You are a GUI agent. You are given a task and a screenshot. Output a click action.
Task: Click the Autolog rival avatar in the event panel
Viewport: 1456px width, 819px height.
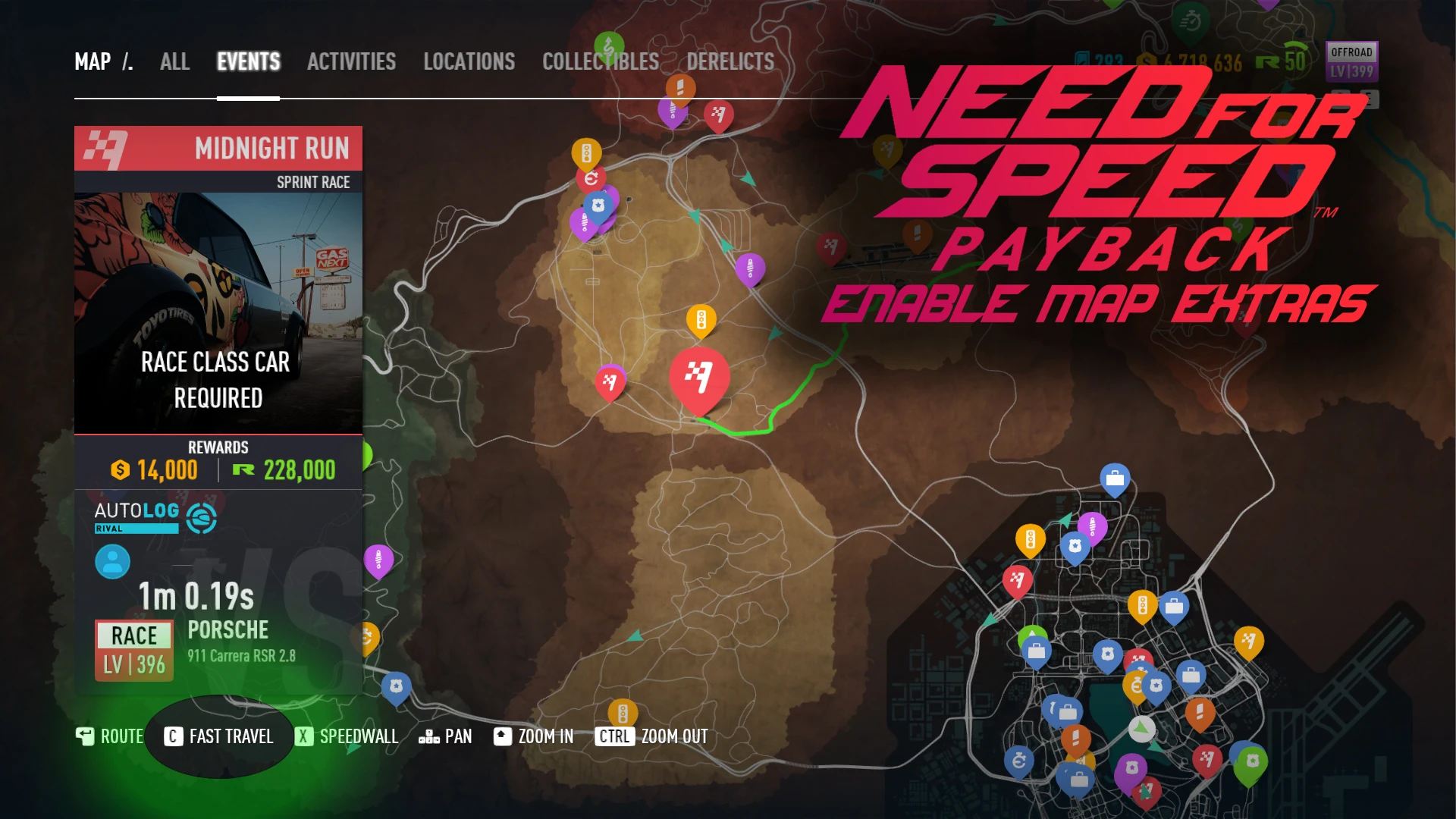112,562
